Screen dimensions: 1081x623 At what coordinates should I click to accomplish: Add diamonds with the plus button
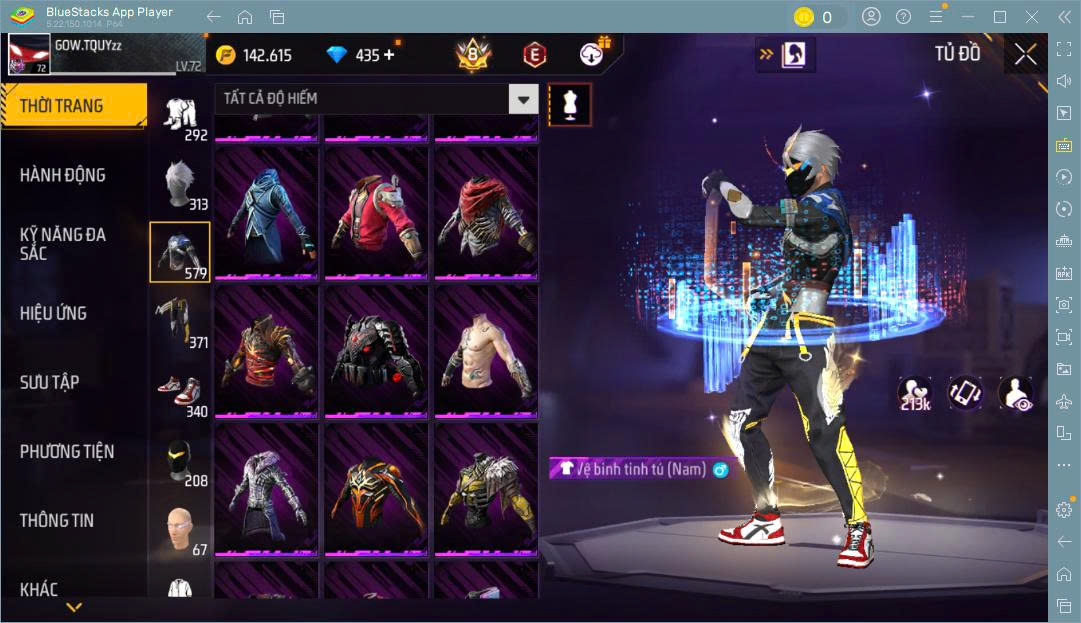[389, 55]
